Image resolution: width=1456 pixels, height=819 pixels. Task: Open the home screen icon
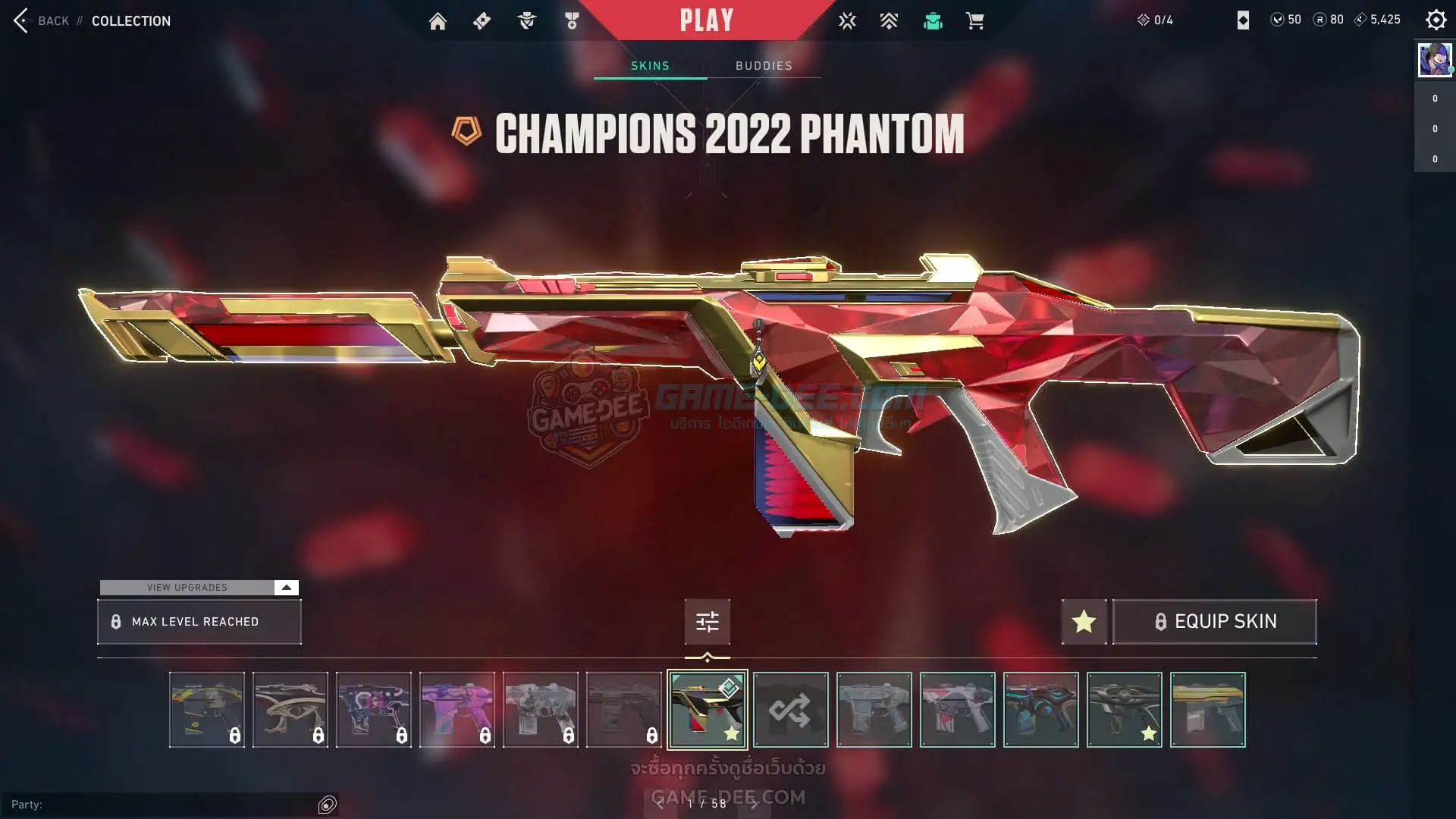click(x=438, y=21)
